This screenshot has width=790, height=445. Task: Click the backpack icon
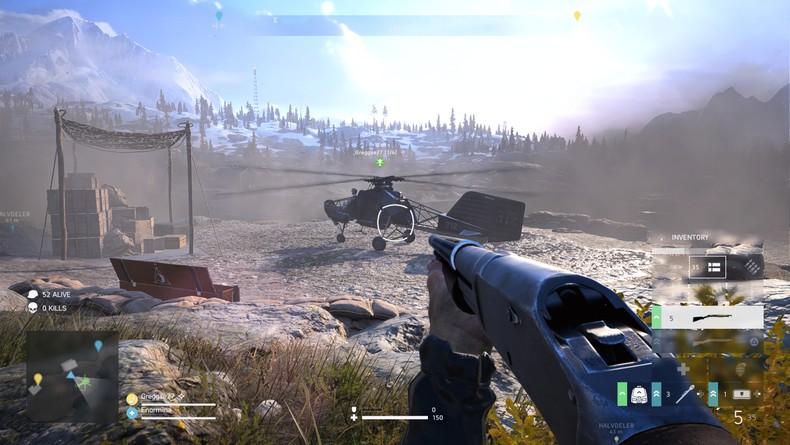(639, 394)
